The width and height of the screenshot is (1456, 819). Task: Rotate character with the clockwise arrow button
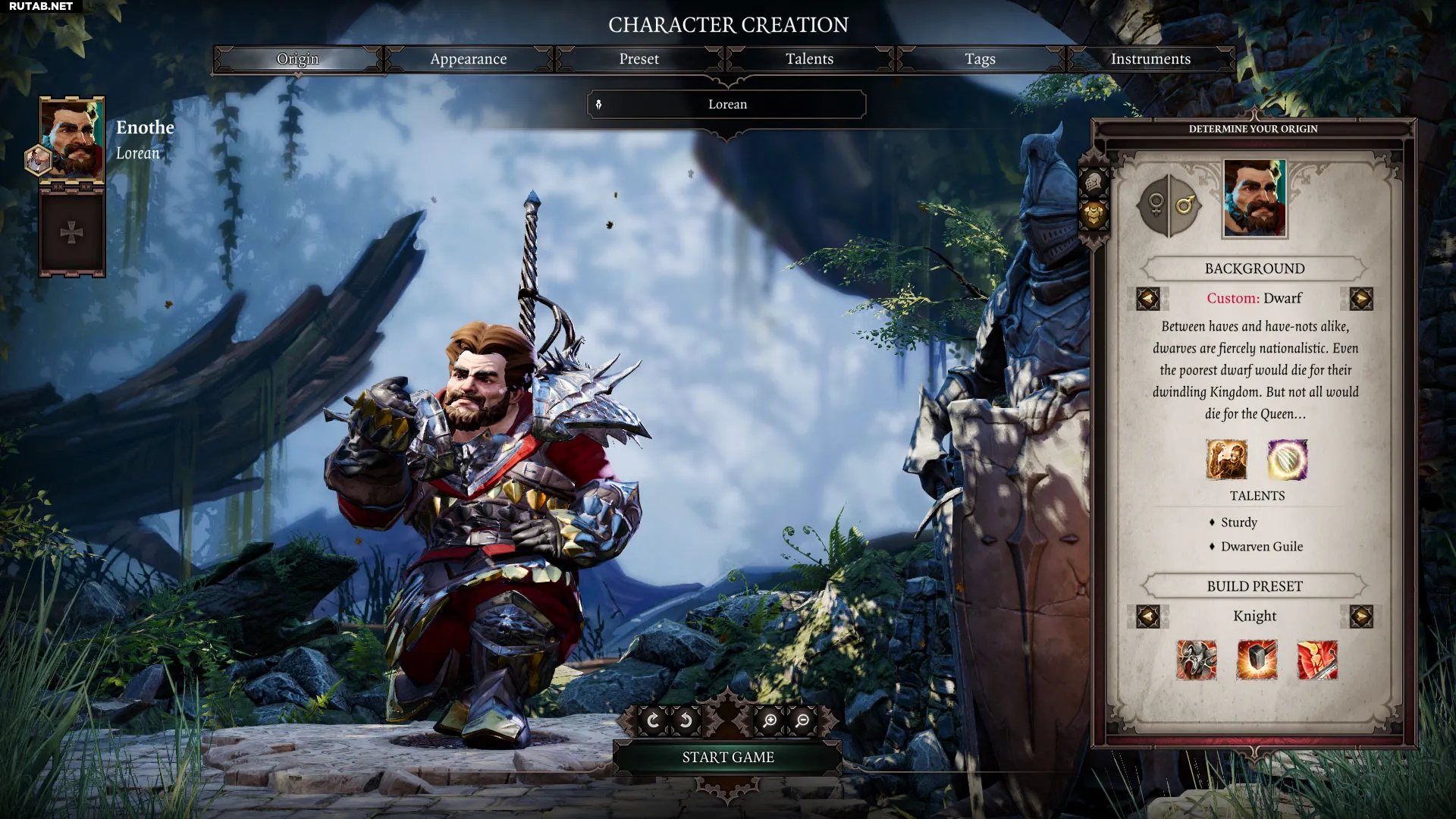[653, 720]
